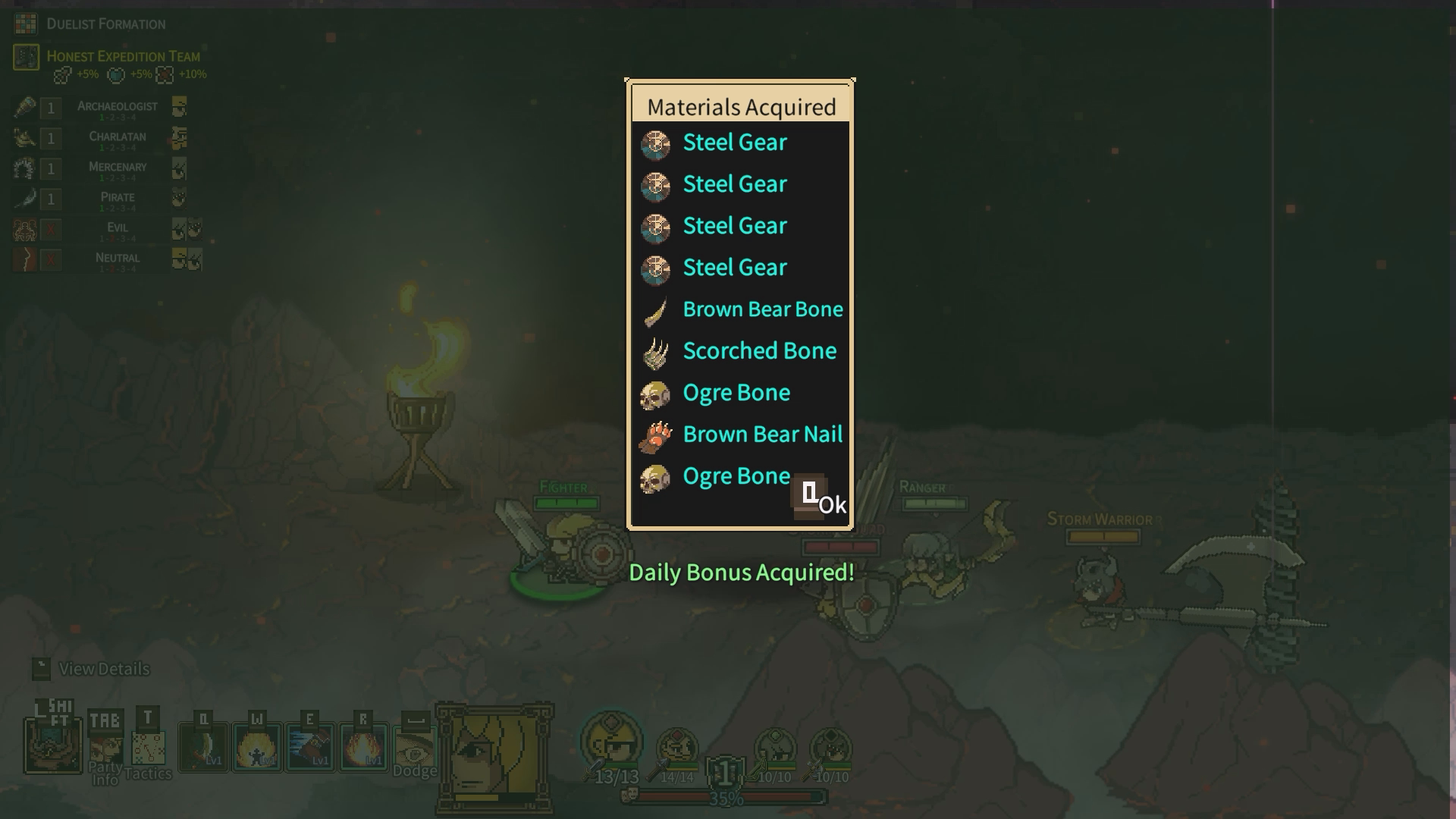This screenshot has height=819, width=1456.
Task: Select the Evil alignment row
Action: [117, 229]
